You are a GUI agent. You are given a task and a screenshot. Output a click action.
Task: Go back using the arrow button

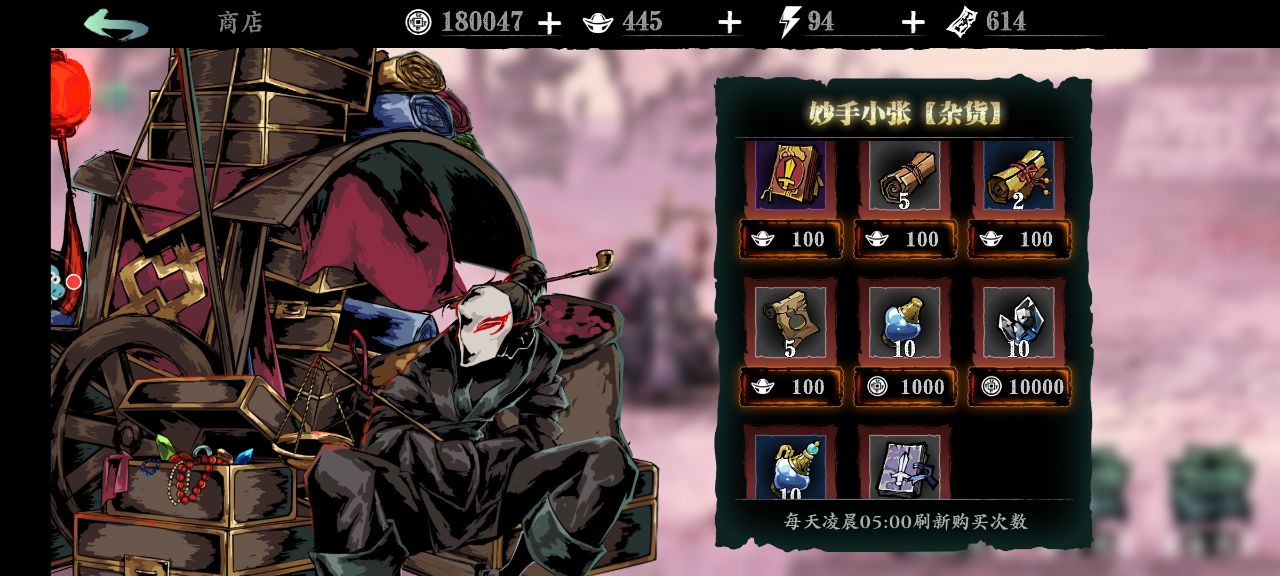point(116,24)
